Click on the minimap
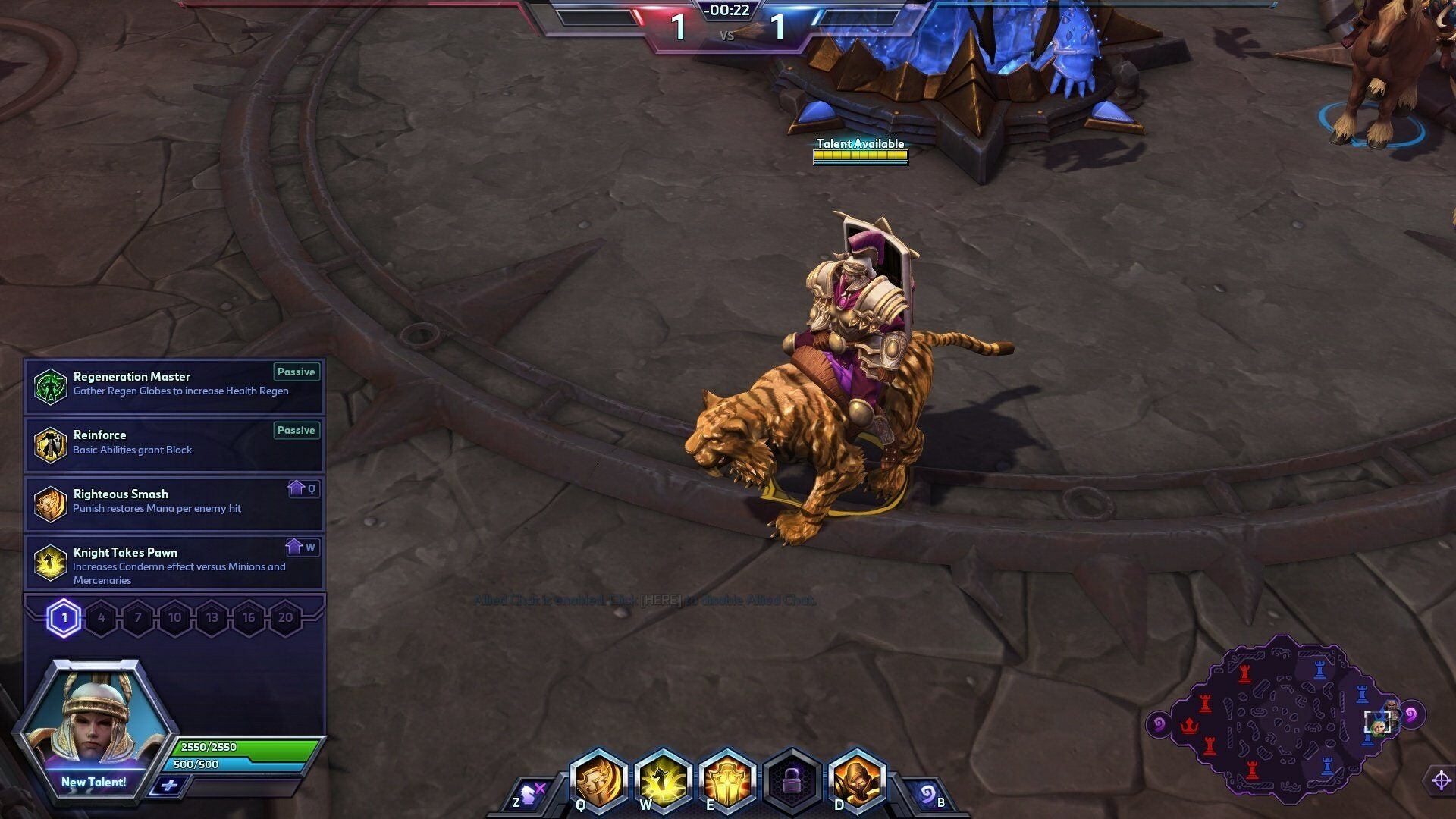The height and width of the screenshot is (819, 1456). click(1282, 720)
